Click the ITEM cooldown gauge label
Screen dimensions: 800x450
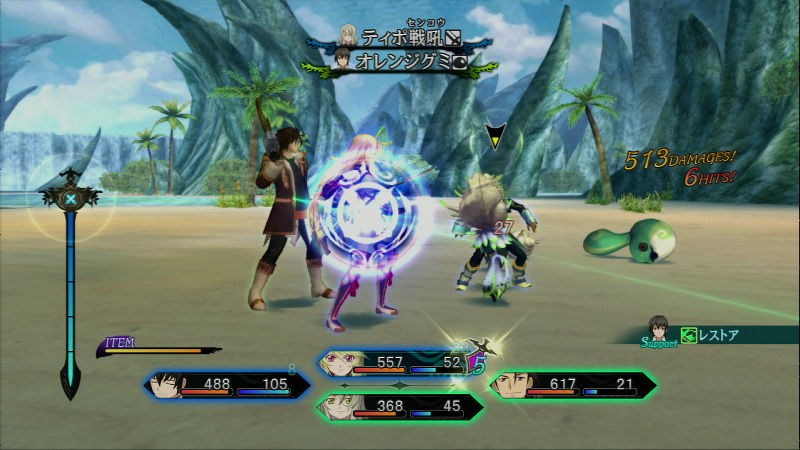121,343
